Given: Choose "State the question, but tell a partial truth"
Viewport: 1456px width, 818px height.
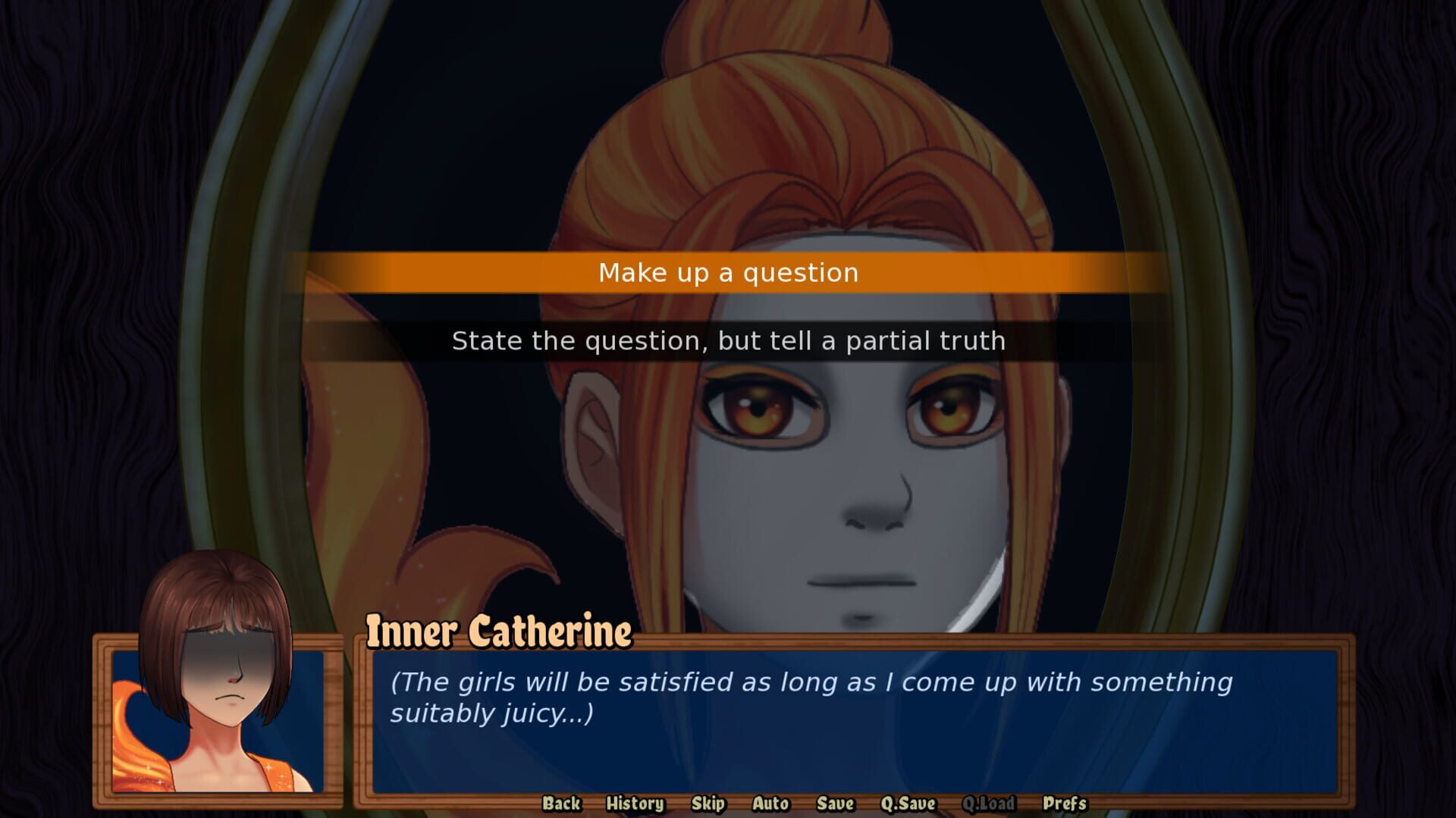Looking at the screenshot, I should [x=728, y=341].
